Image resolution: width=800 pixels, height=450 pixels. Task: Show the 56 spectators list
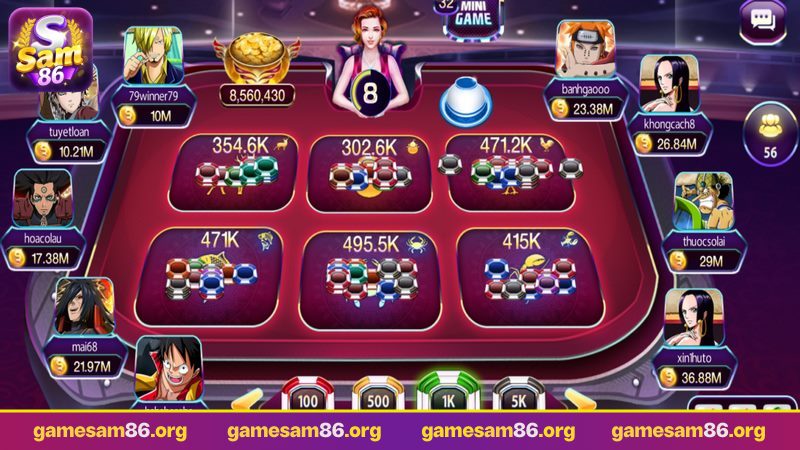(x=769, y=137)
